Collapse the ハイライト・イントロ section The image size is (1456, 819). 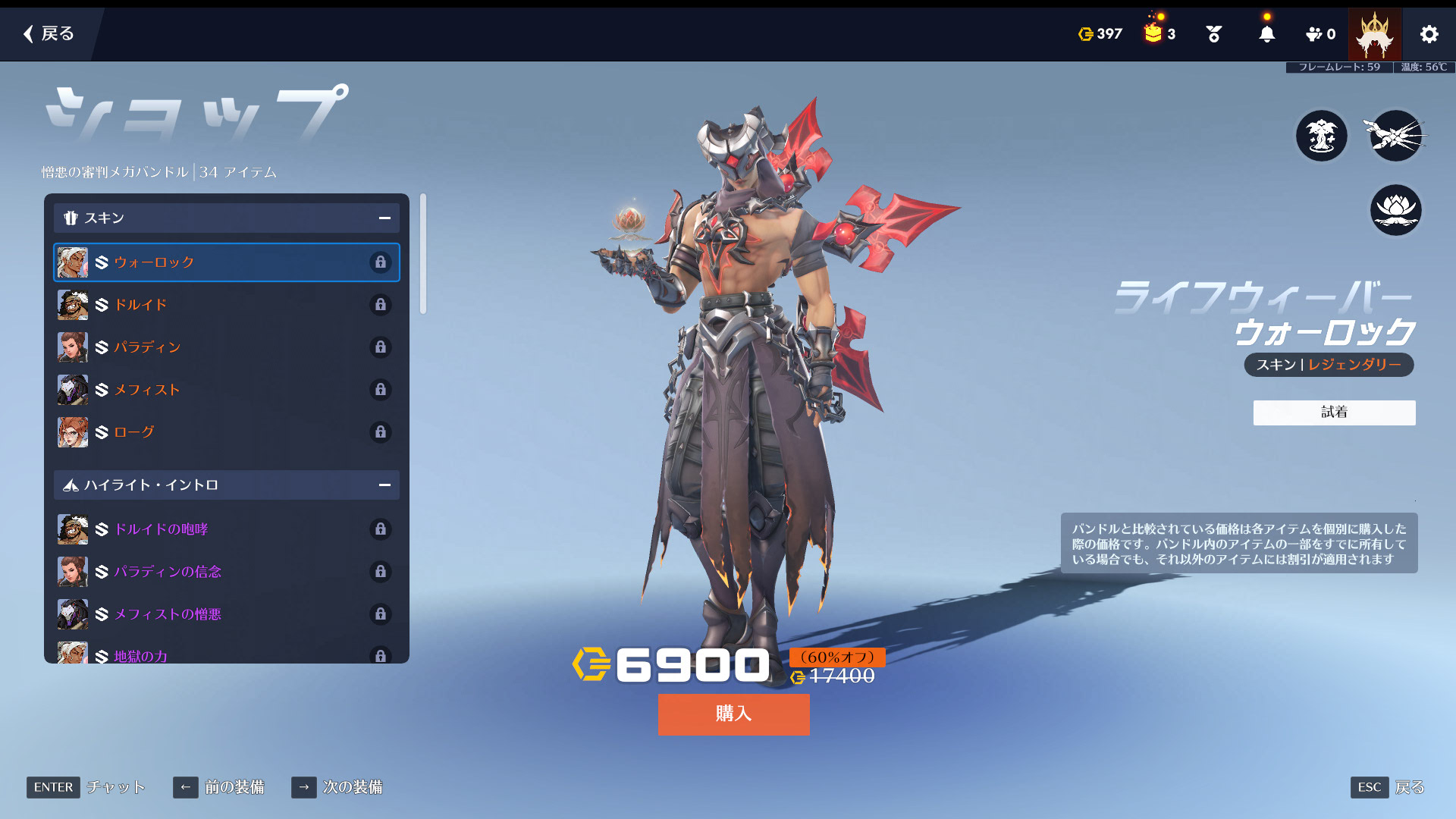384,485
